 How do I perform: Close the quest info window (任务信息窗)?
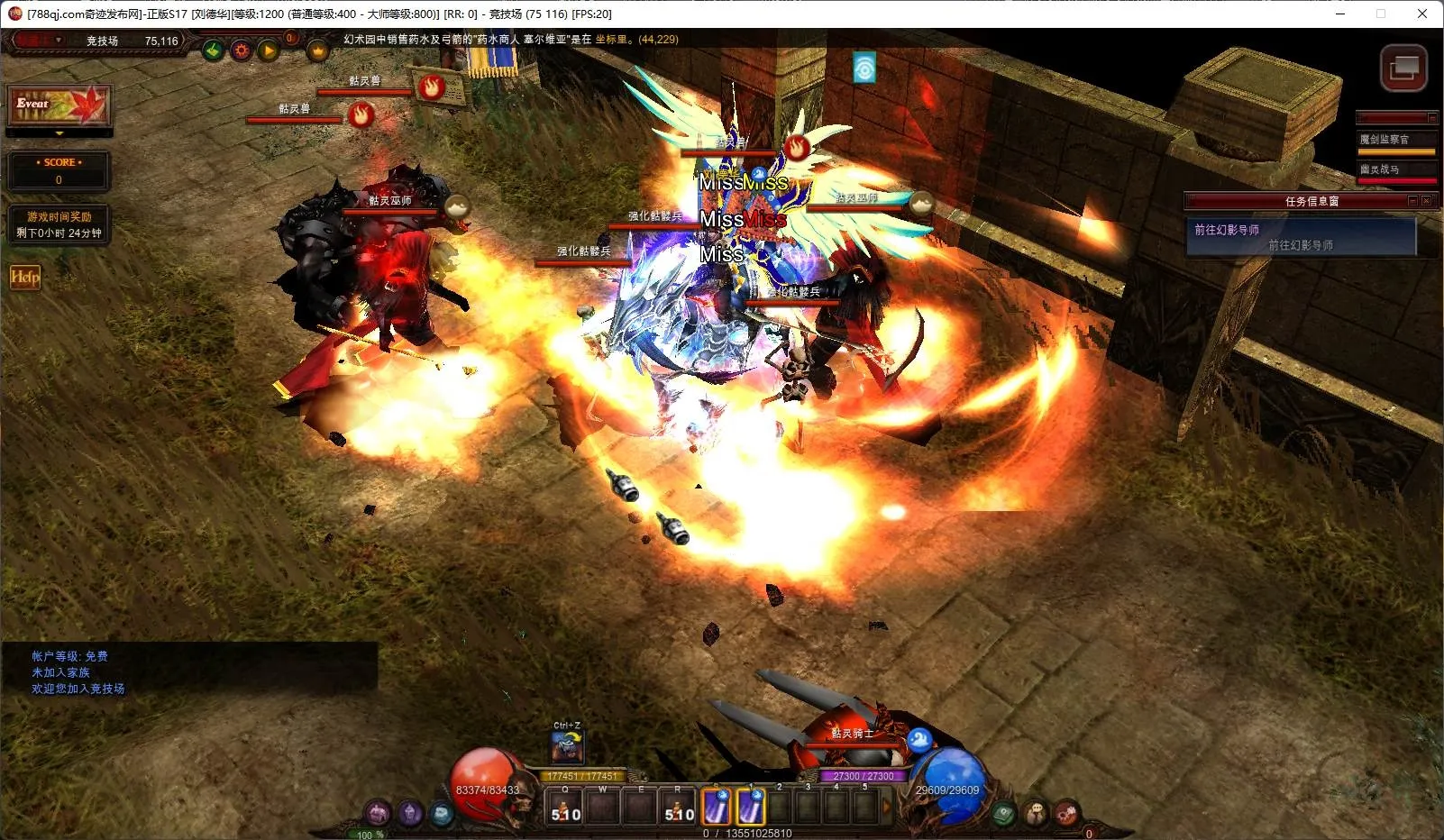click(x=1426, y=201)
